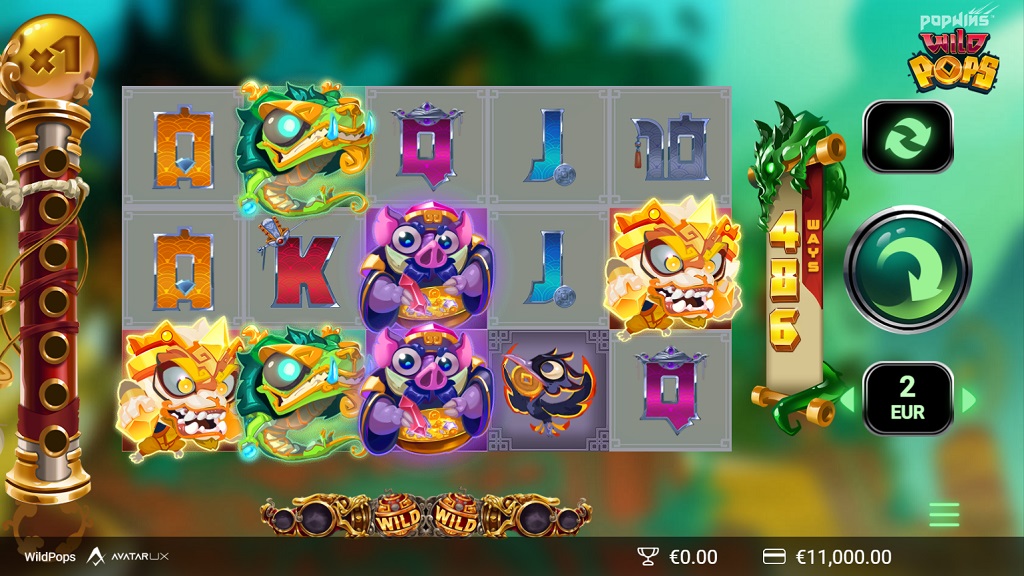1024x576 pixels.
Task: Increase the bet with the right arrow
Action: [967, 400]
